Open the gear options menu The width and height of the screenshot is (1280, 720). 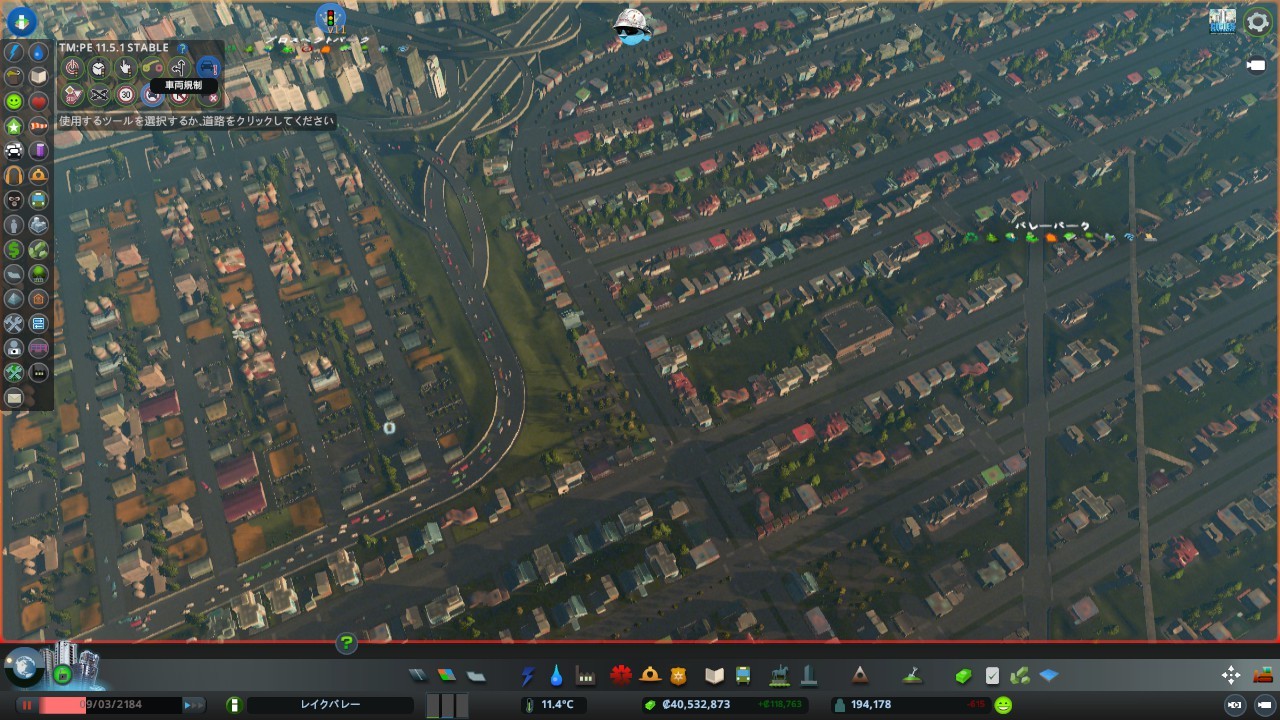1257,22
